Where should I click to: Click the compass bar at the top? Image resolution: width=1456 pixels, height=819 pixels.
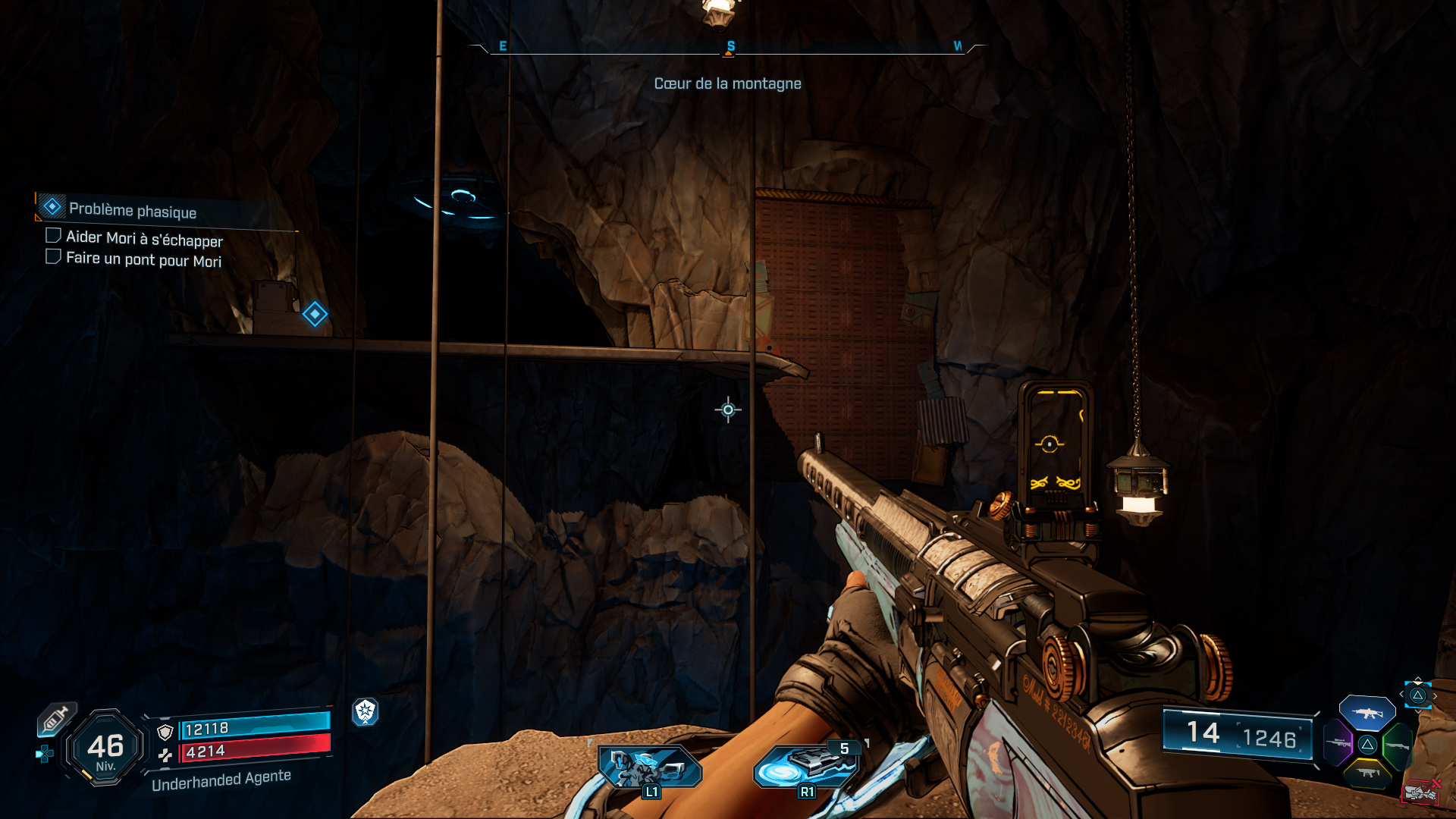pos(728,48)
